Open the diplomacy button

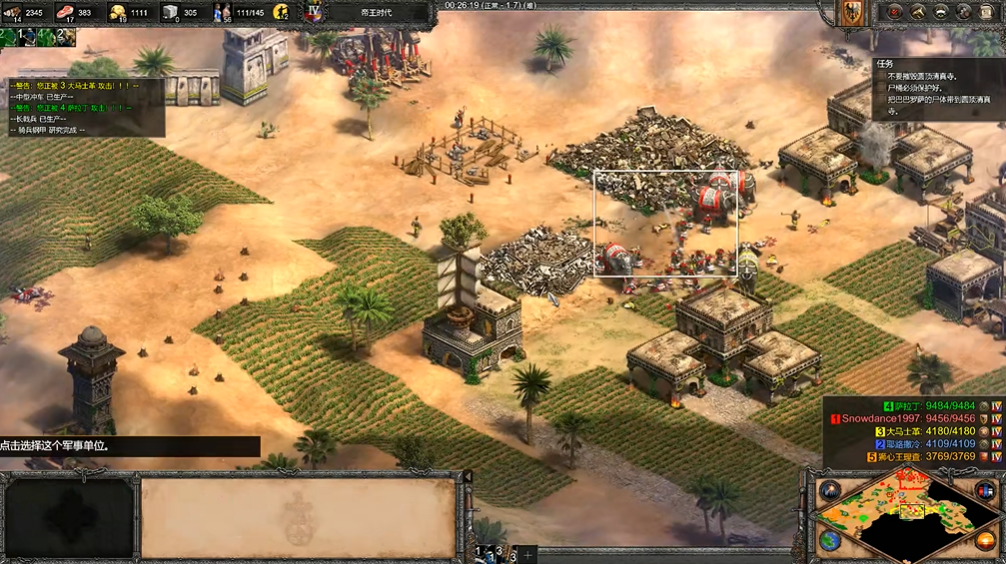(x=941, y=12)
